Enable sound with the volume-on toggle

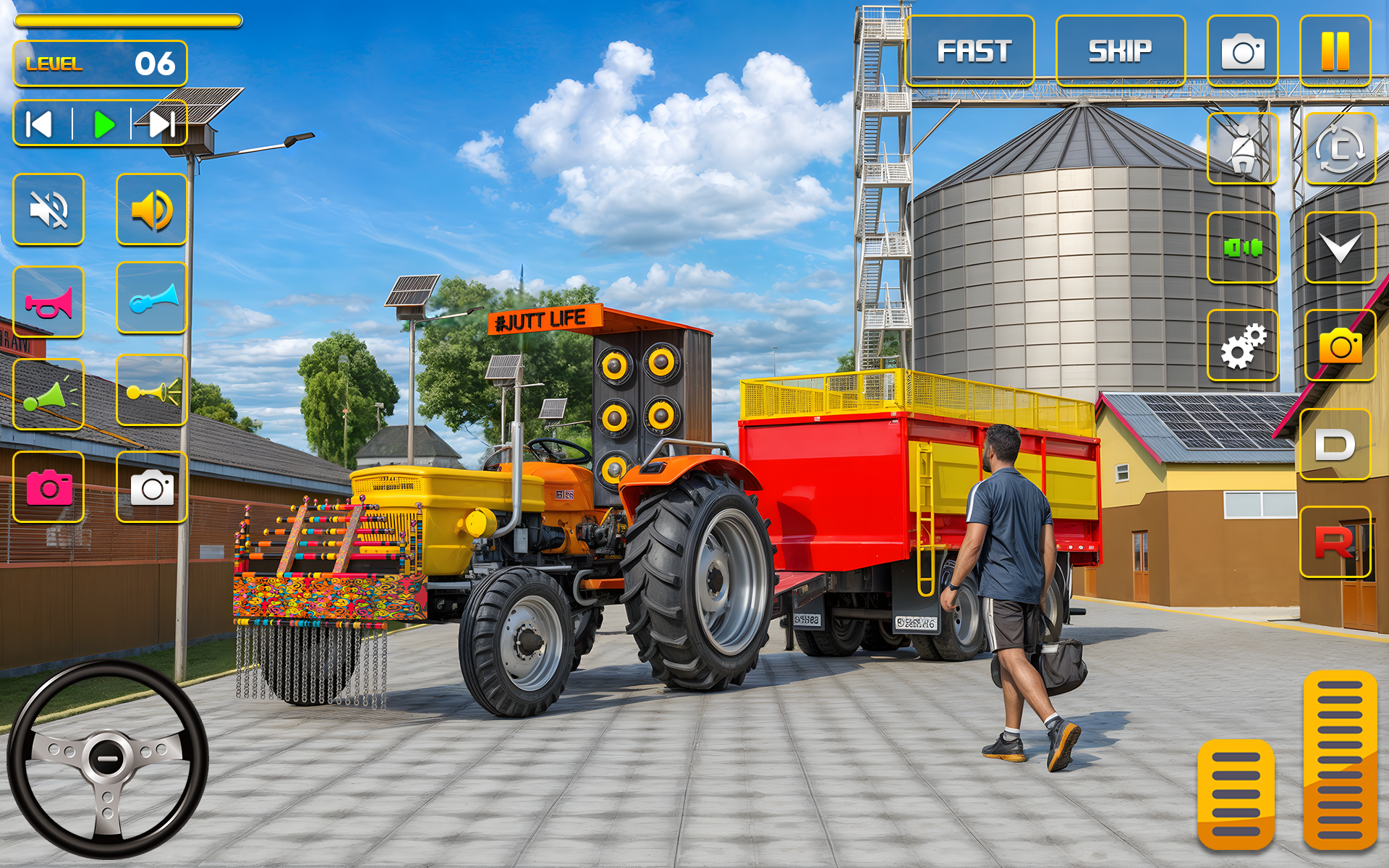[151, 210]
